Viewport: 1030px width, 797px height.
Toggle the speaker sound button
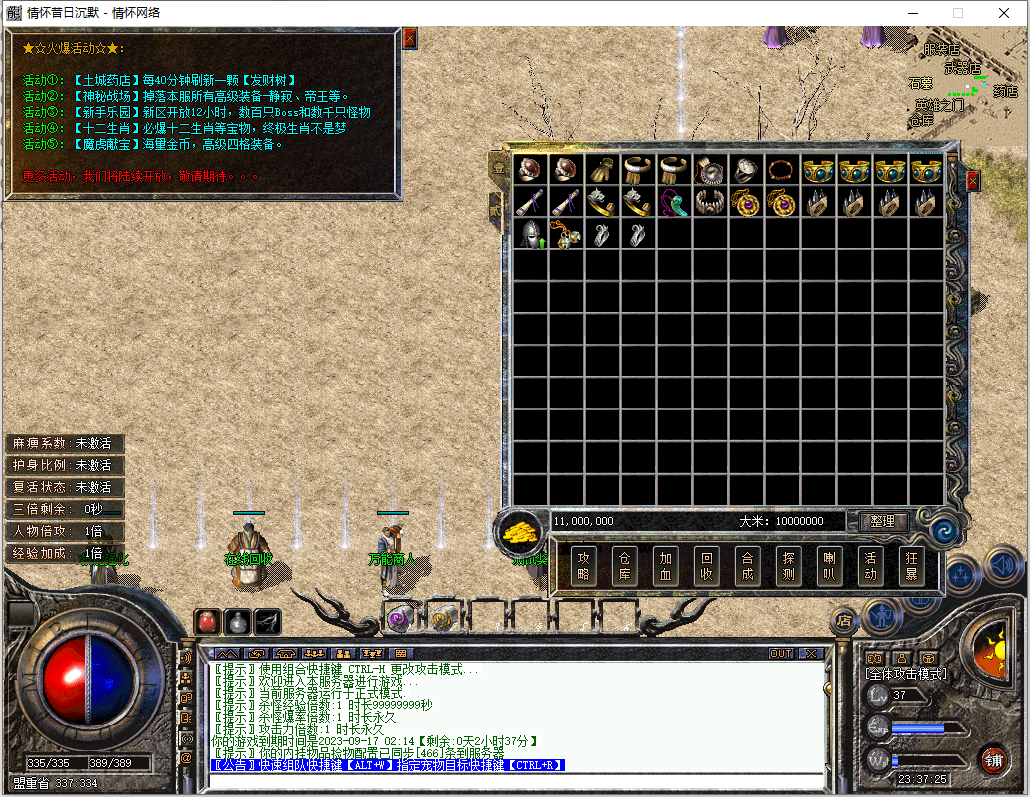pyautogui.click(x=1003, y=567)
